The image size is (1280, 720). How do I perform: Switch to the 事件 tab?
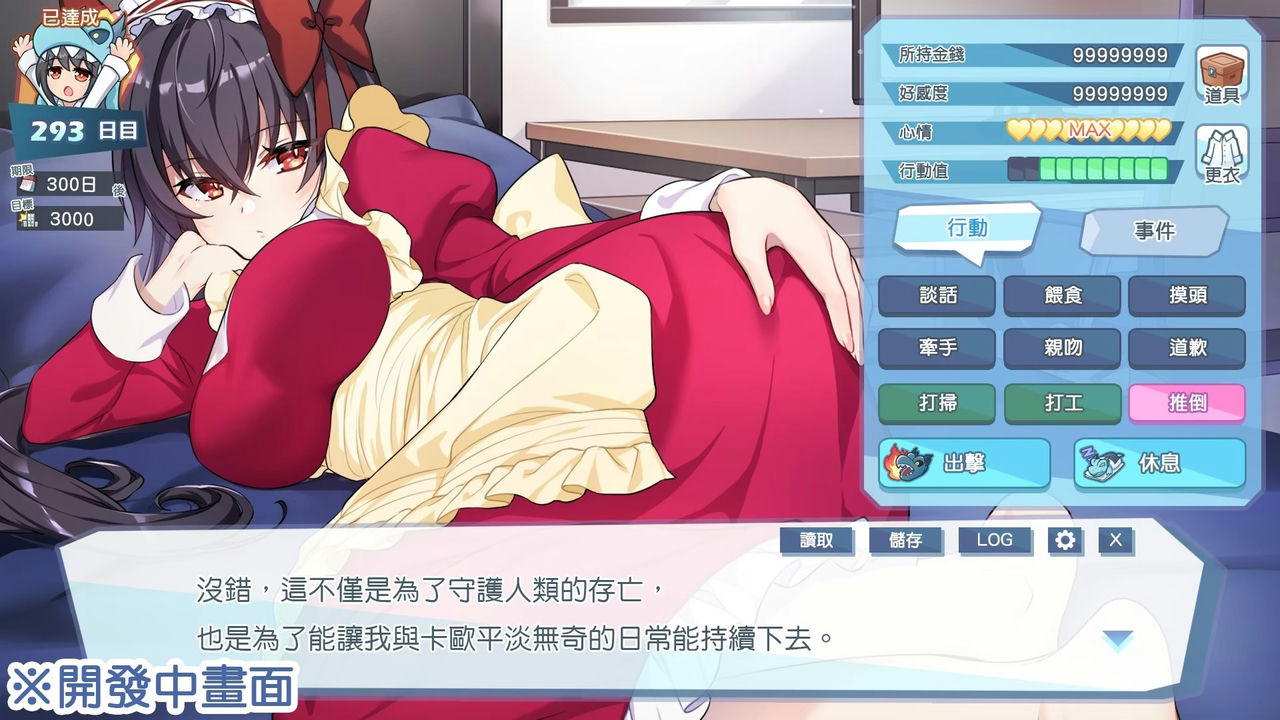1155,230
